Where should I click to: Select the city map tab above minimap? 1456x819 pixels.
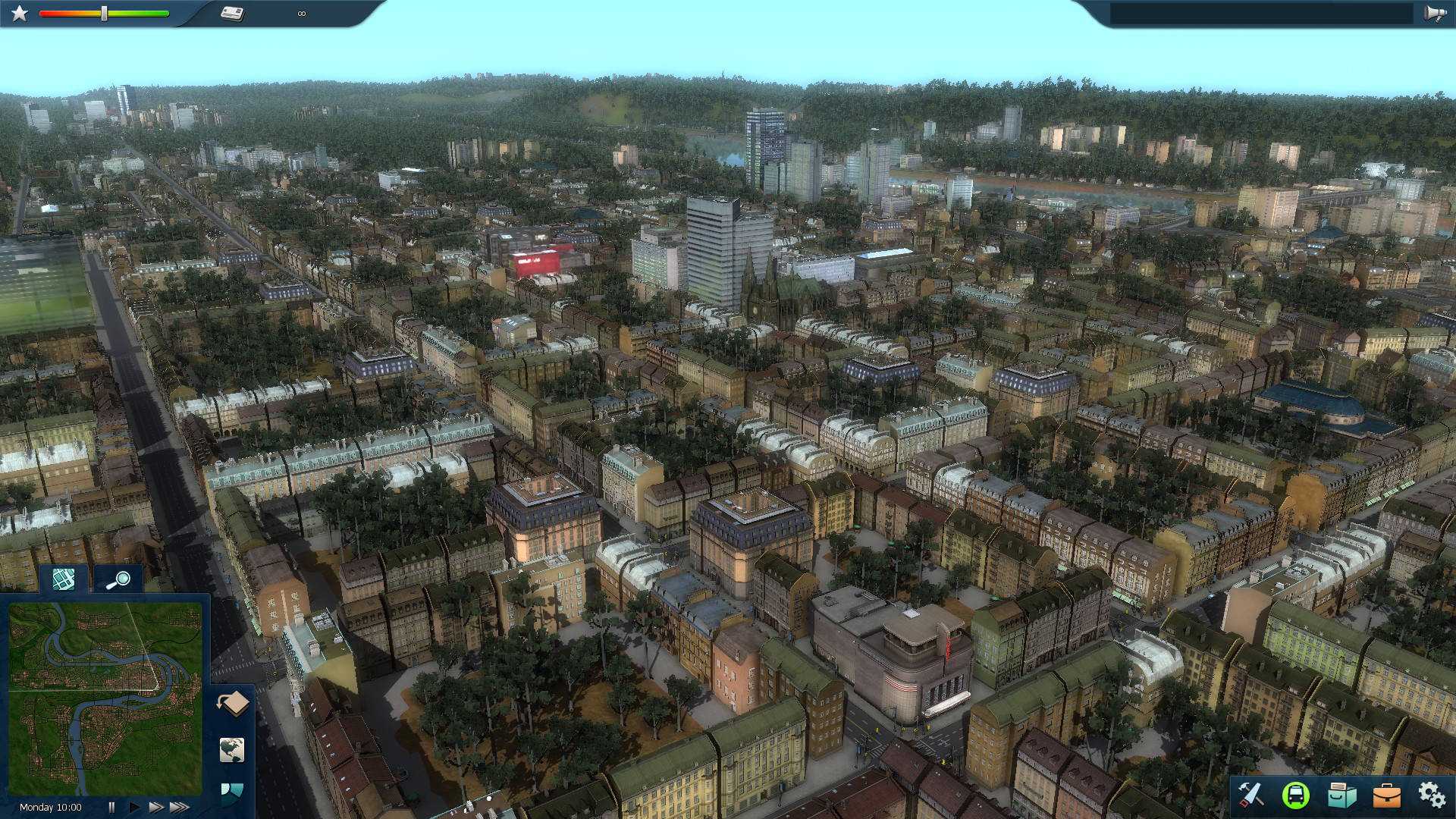coord(63,579)
